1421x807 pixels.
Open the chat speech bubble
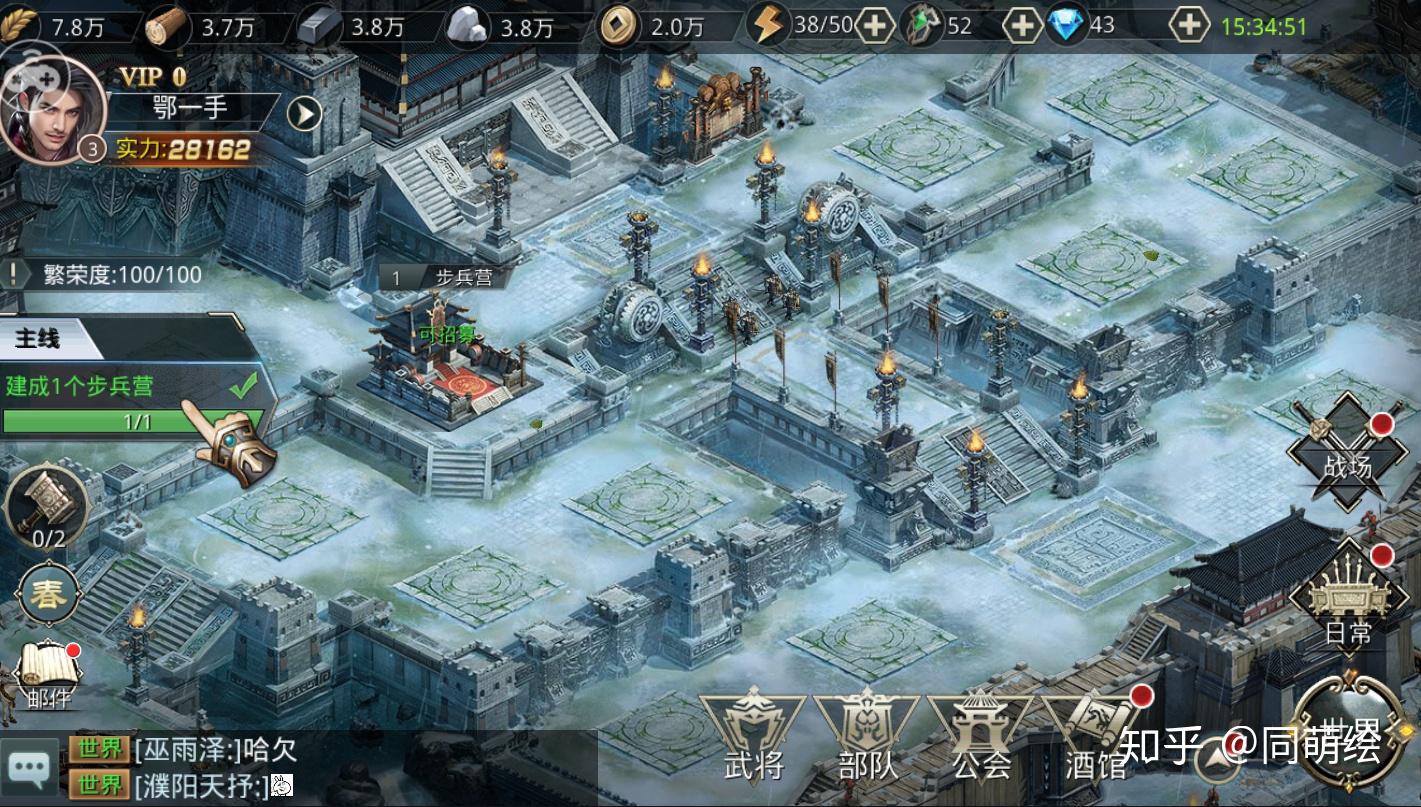coord(27,768)
